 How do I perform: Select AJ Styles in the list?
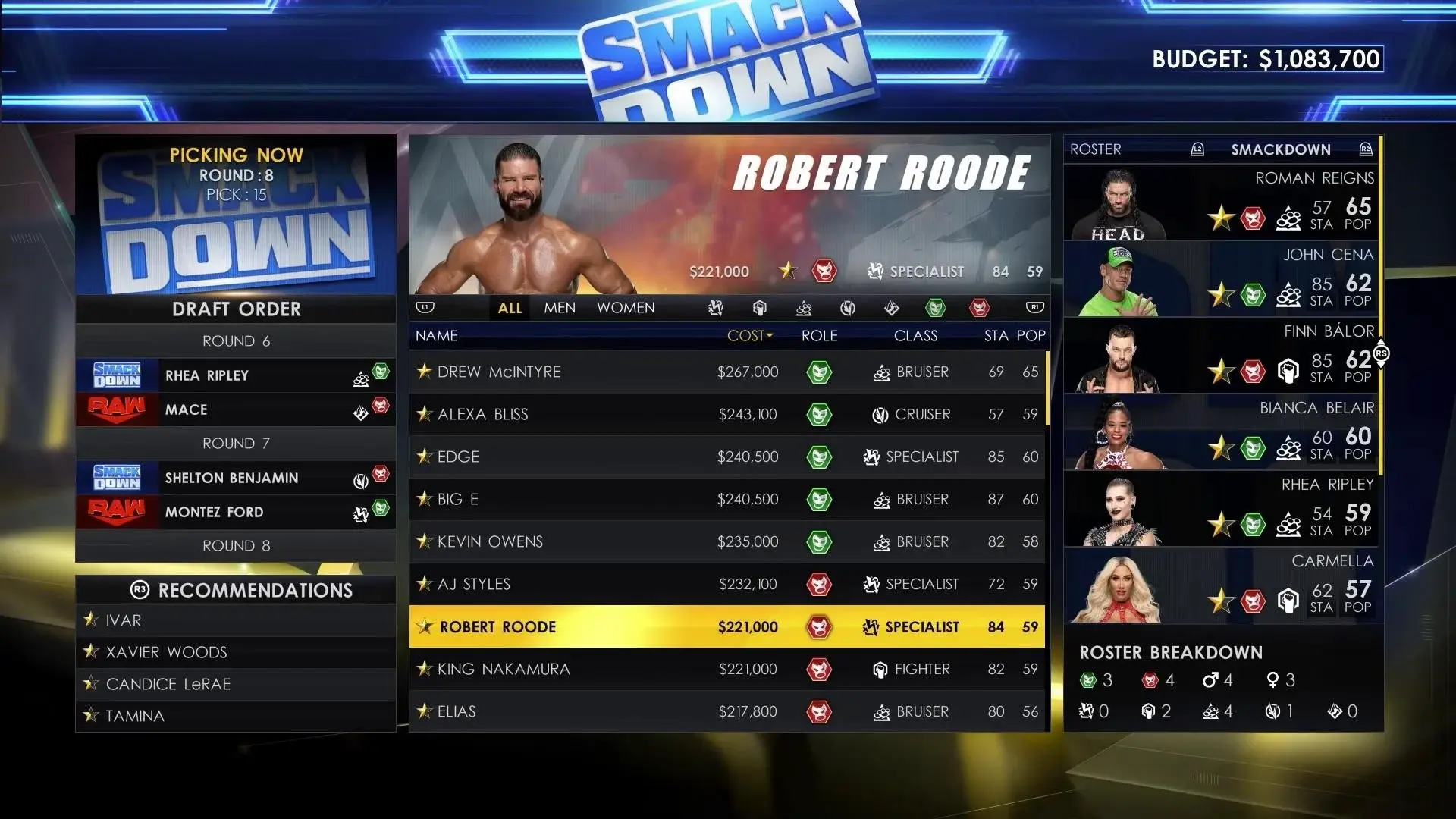tap(726, 584)
